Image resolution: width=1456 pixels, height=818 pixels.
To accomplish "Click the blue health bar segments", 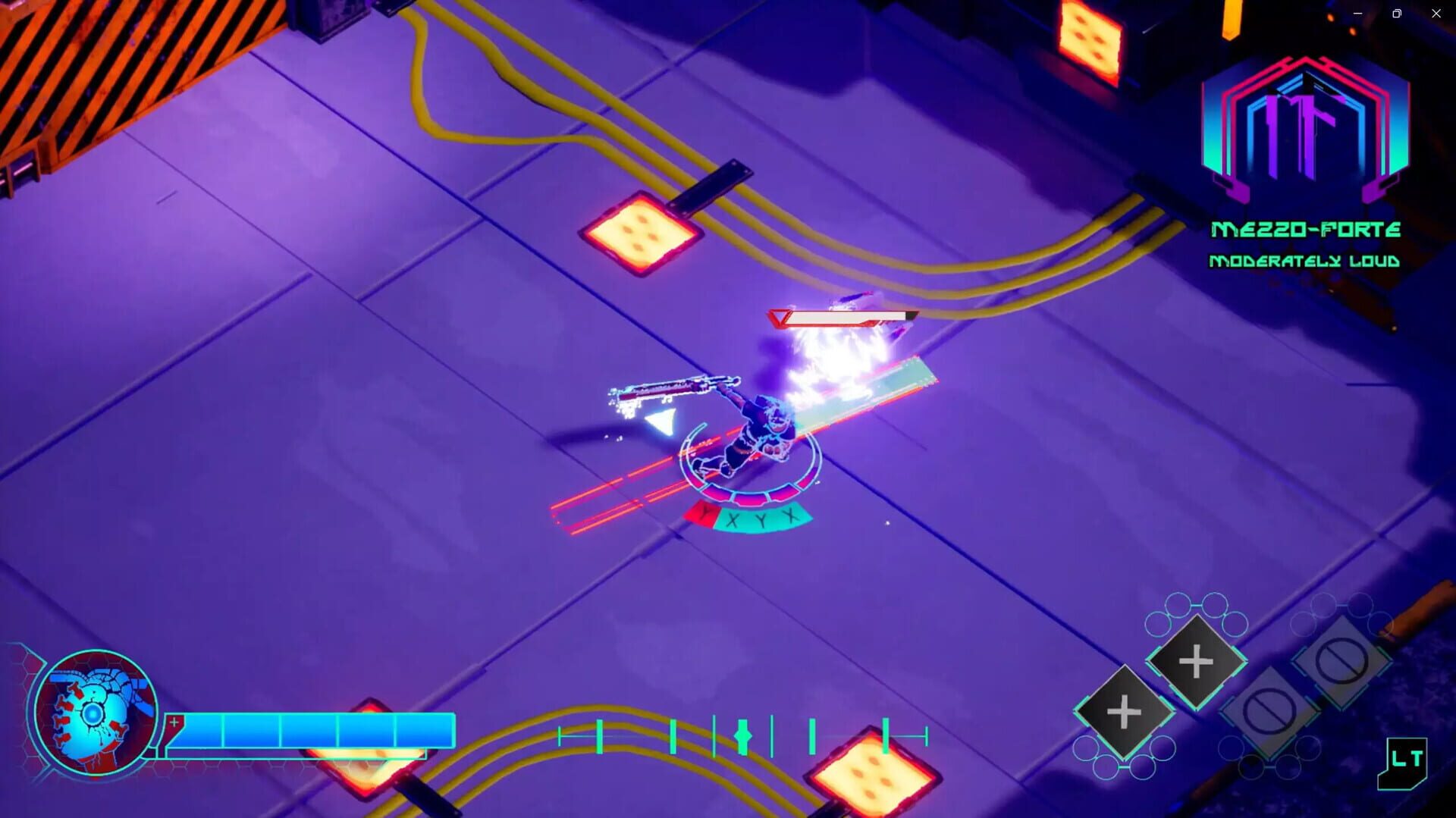I will (x=311, y=730).
